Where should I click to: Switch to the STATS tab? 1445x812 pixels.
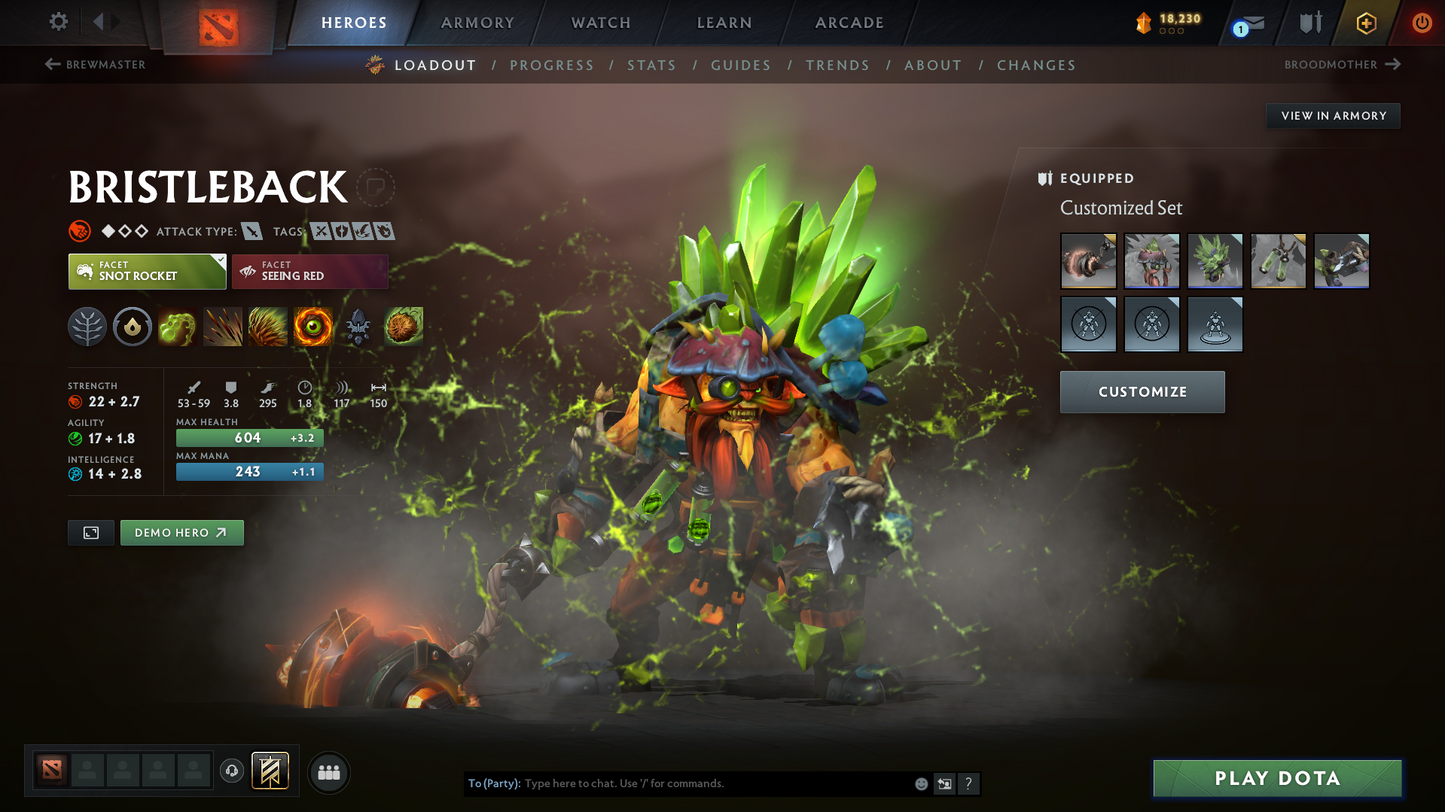(652, 65)
